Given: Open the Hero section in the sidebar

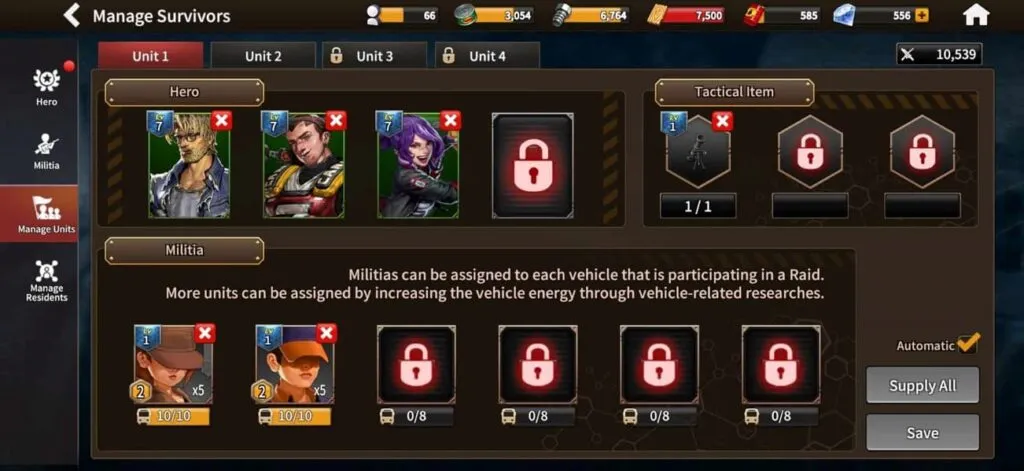Looking at the screenshot, I should [46, 87].
